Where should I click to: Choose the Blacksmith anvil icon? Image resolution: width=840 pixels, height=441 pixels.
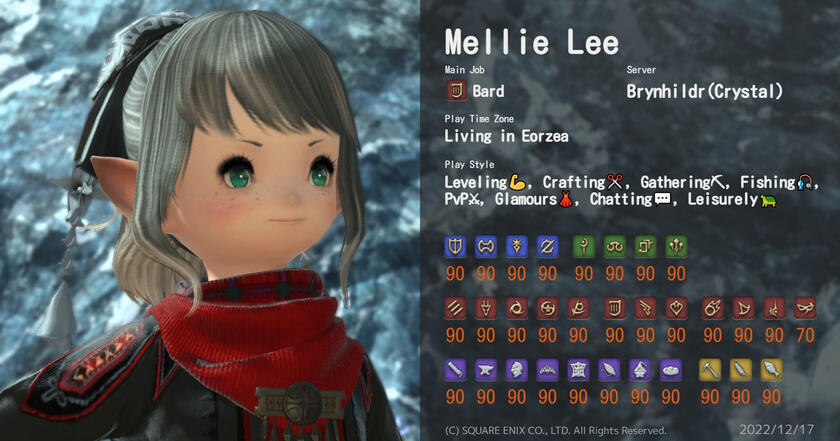pyautogui.click(x=485, y=370)
